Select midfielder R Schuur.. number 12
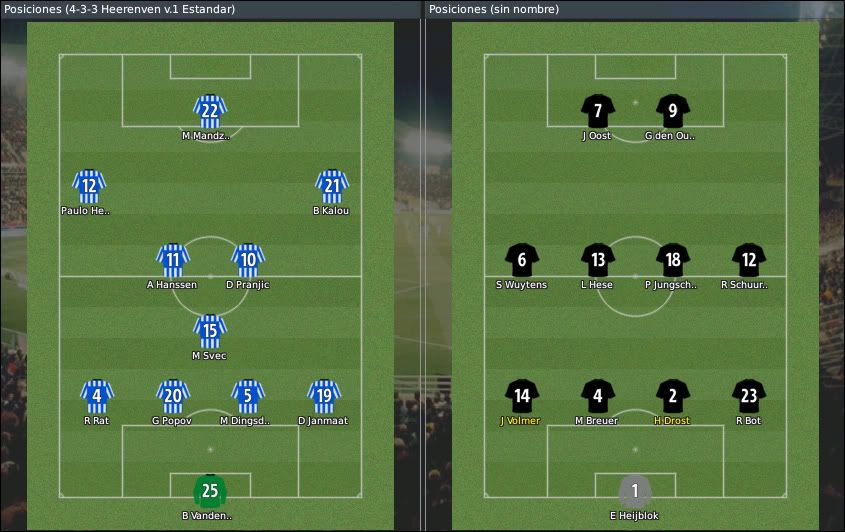 [x=748, y=260]
